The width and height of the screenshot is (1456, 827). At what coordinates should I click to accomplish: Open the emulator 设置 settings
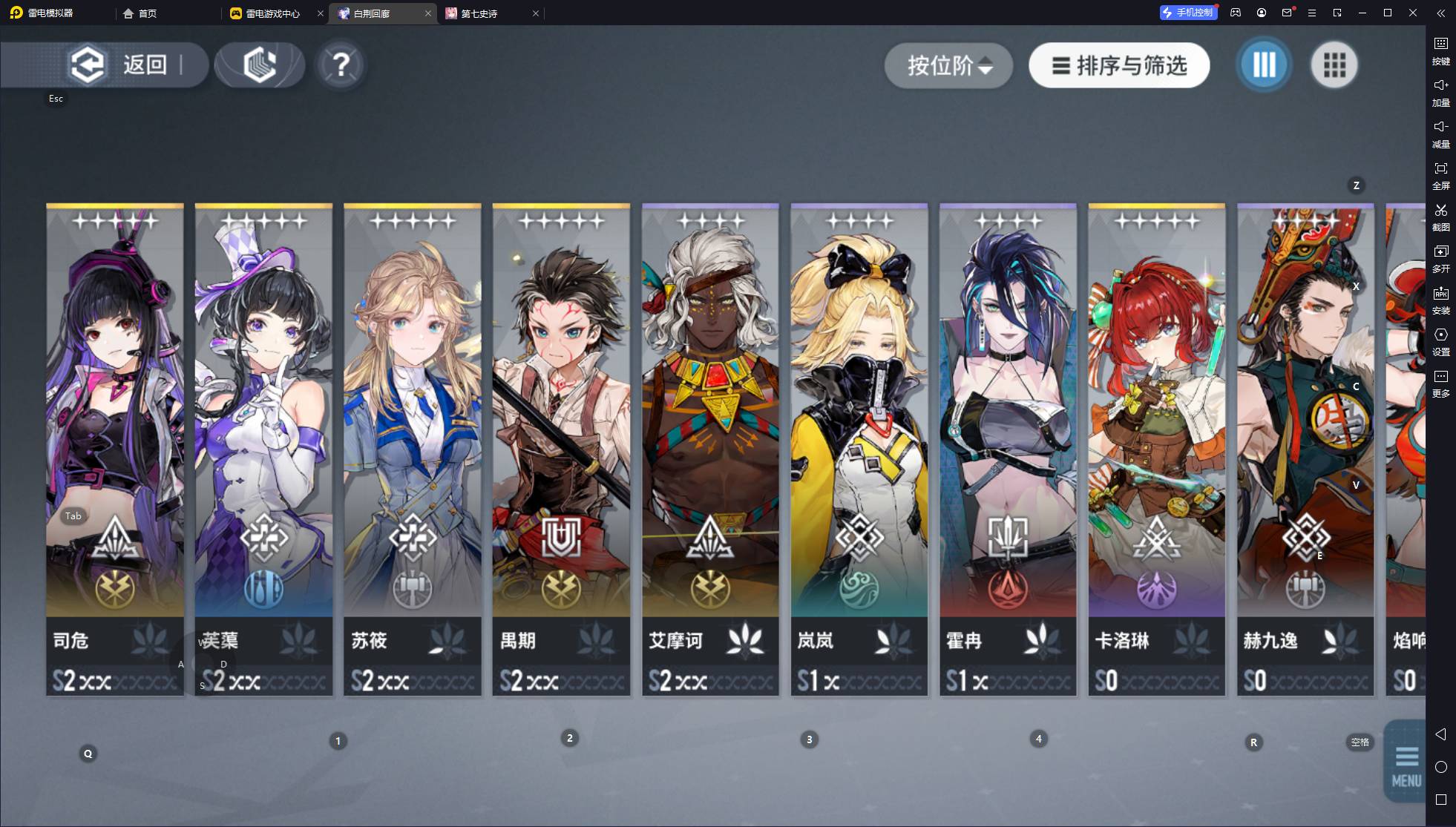pos(1440,341)
